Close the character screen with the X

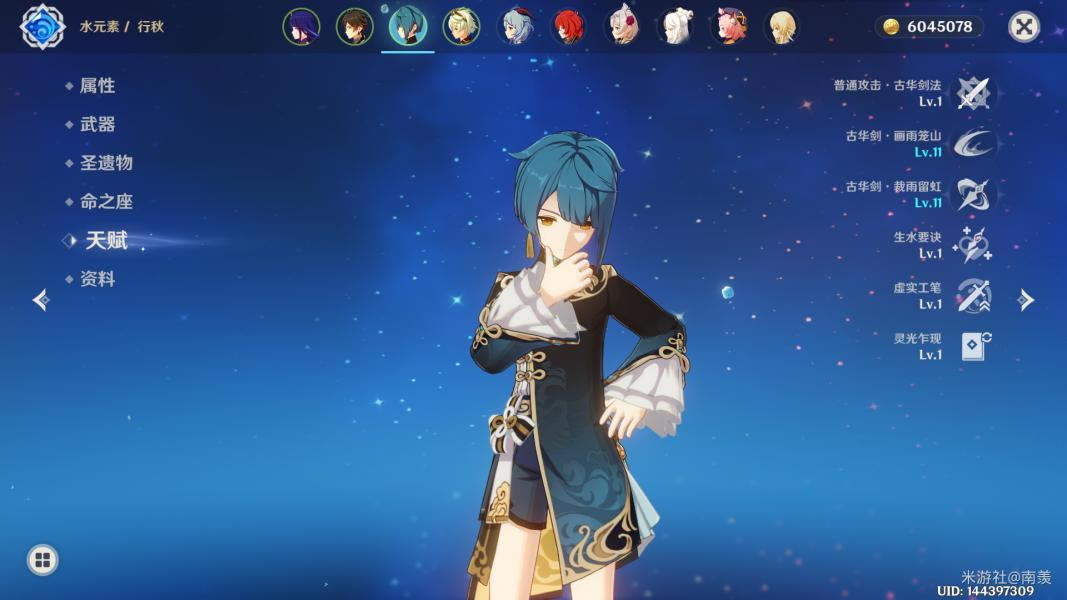1023,27
